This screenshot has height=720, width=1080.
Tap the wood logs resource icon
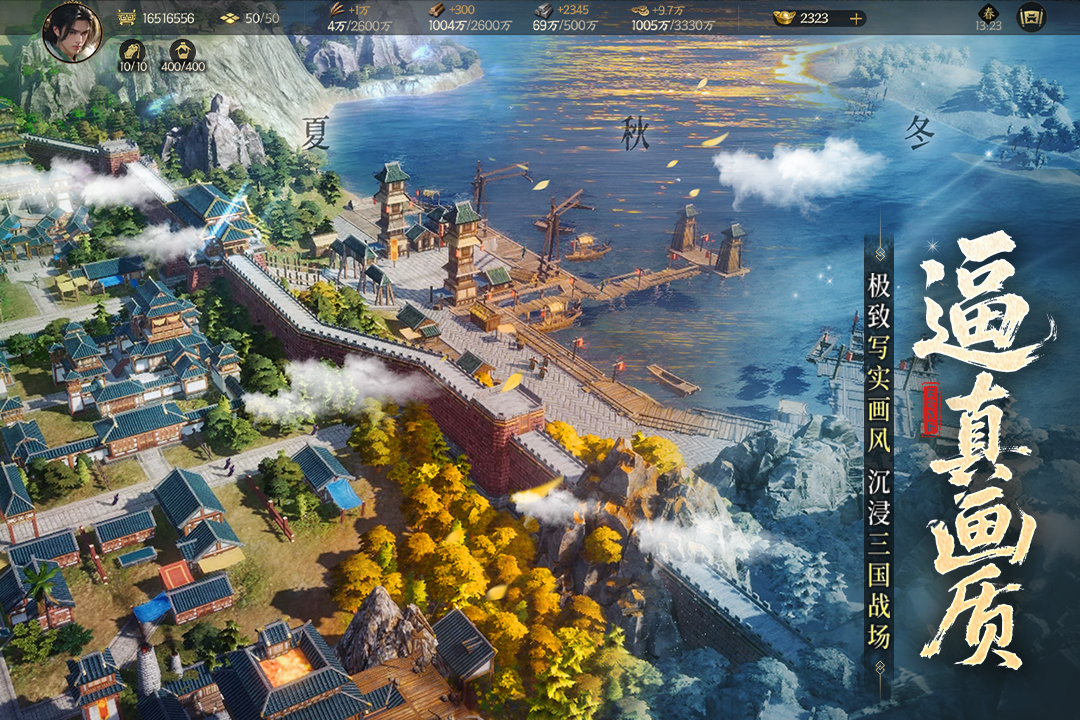[x=437, y=10]
